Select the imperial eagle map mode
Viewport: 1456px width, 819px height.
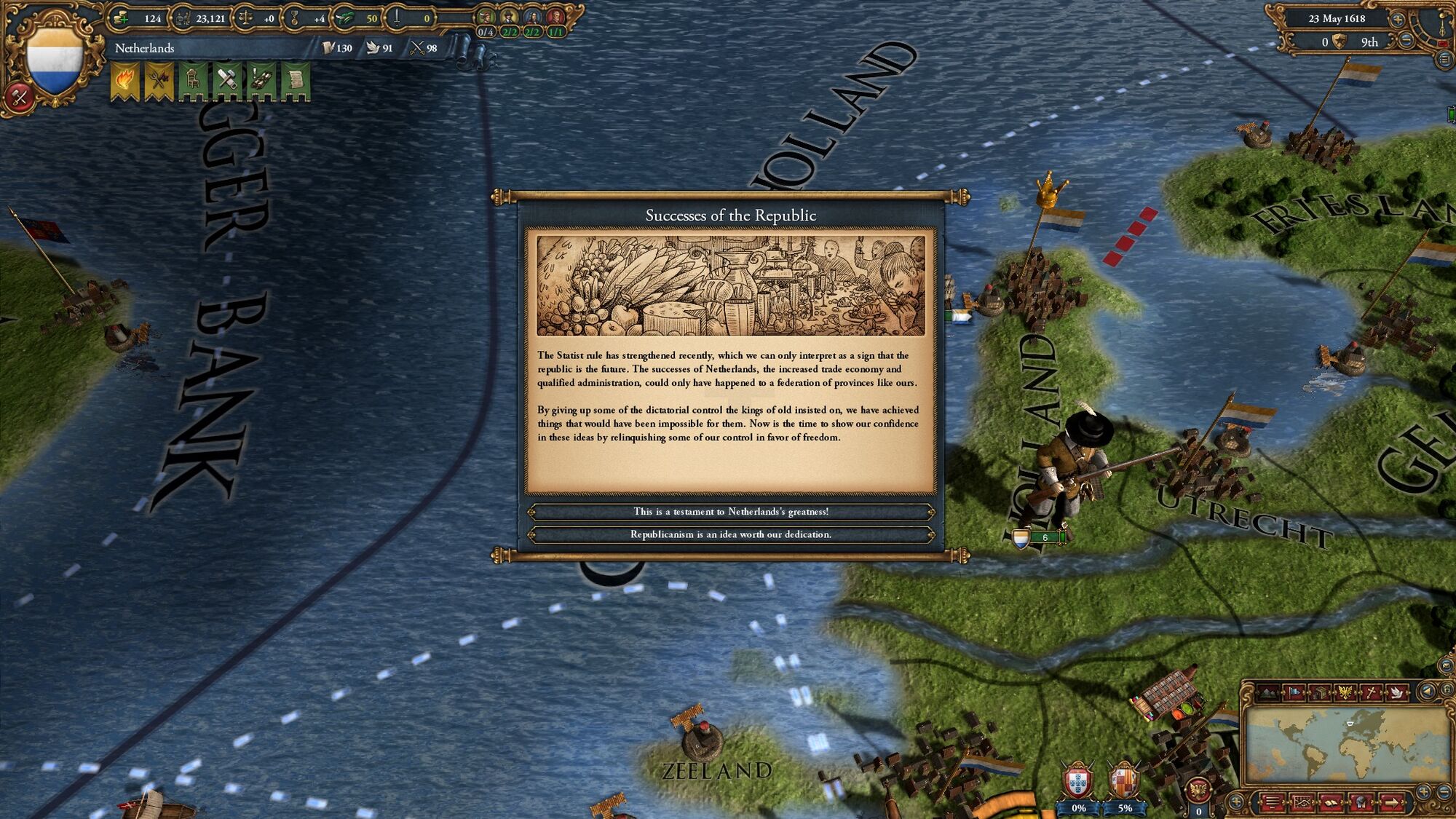[x=1345, y=692]
